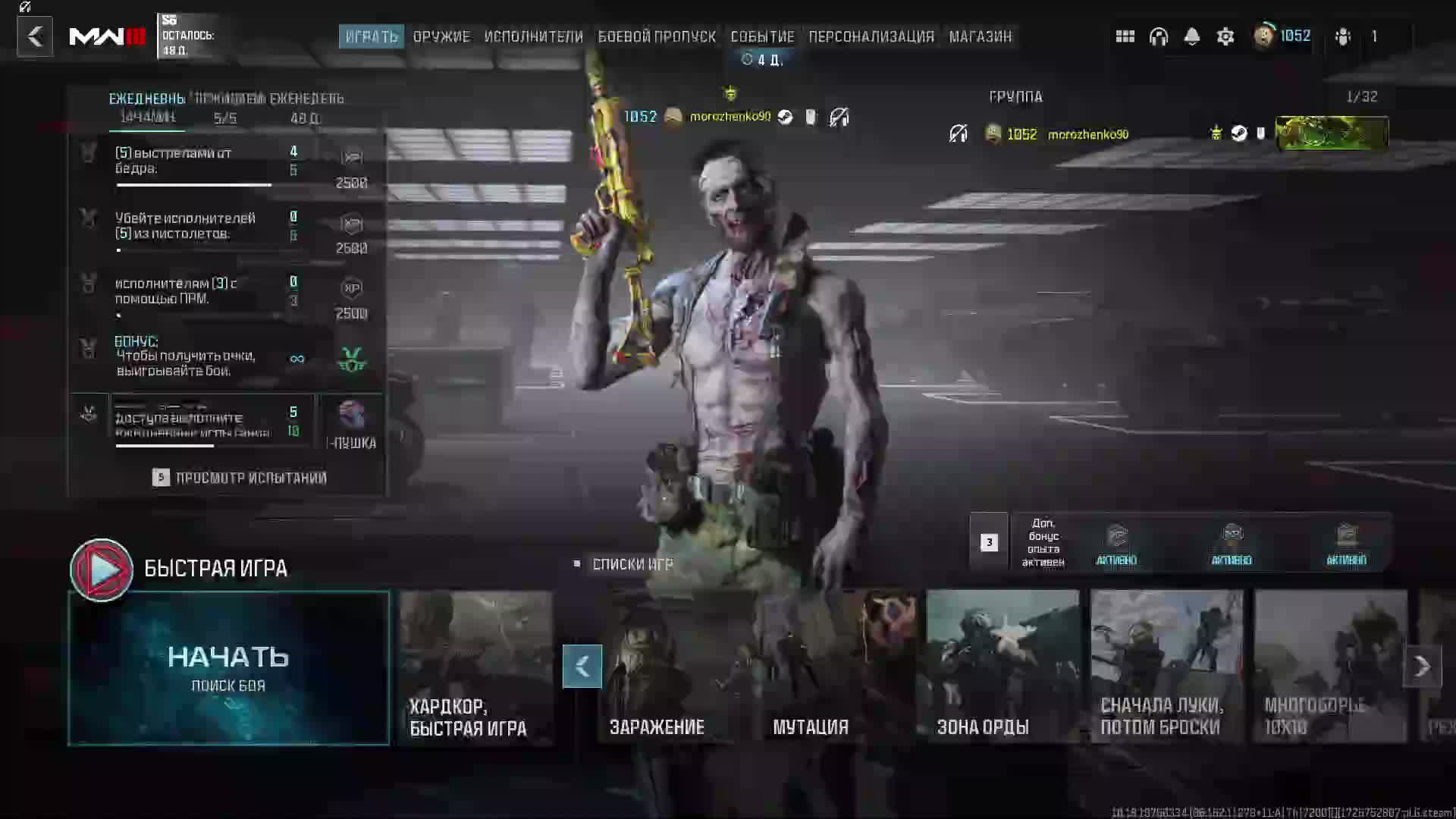Viewport: 1456px width, 819px height.
Task: Open the notifications bell icon
Action: (1192, 36)
